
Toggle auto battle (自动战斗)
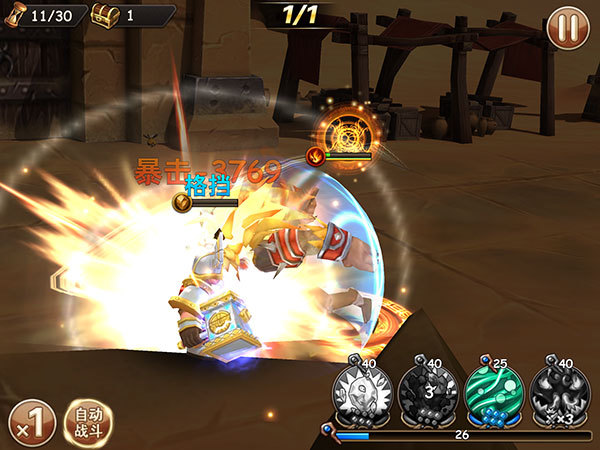[88, 420]
